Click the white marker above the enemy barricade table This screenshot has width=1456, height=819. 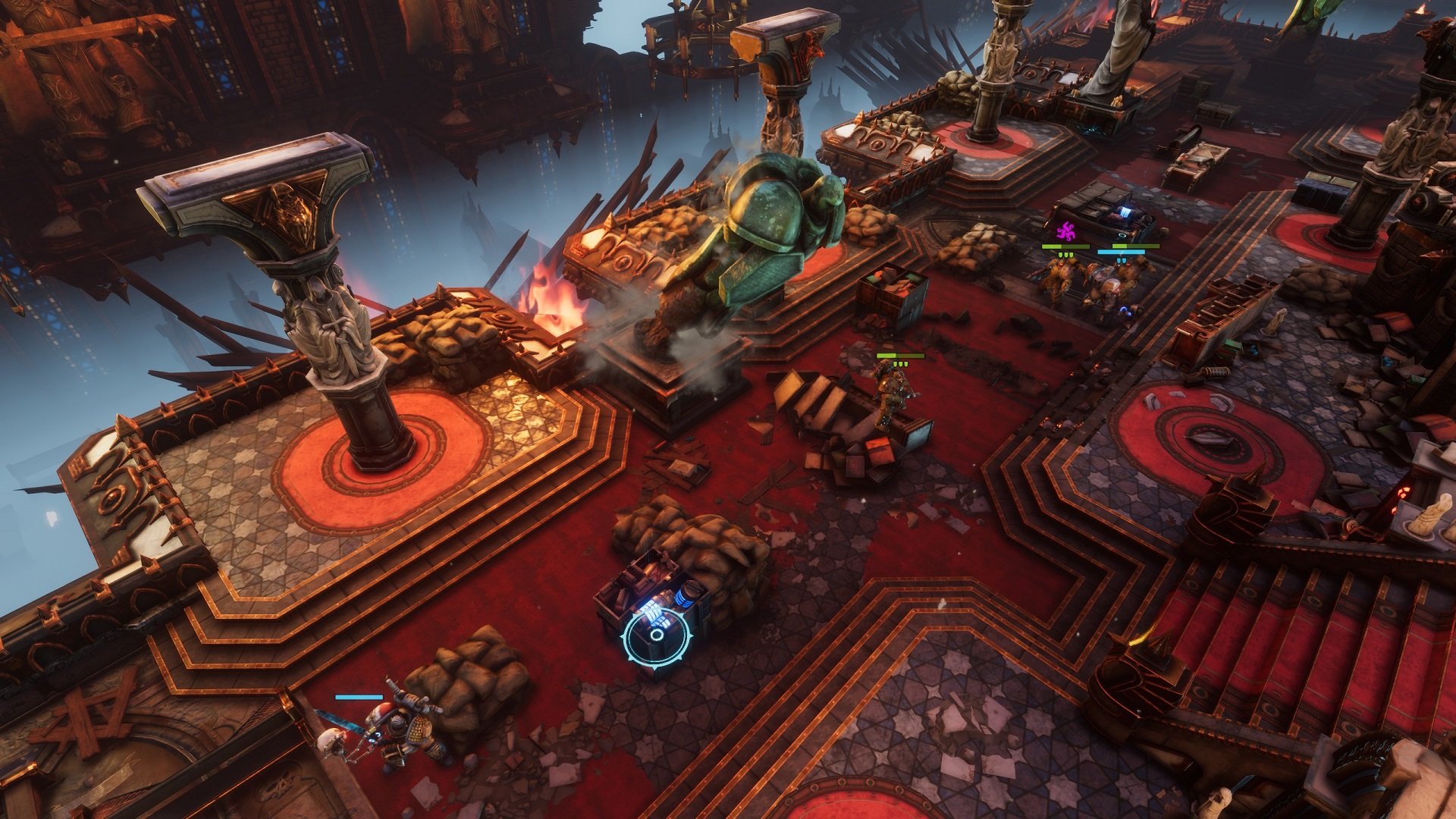[1122, 236]
